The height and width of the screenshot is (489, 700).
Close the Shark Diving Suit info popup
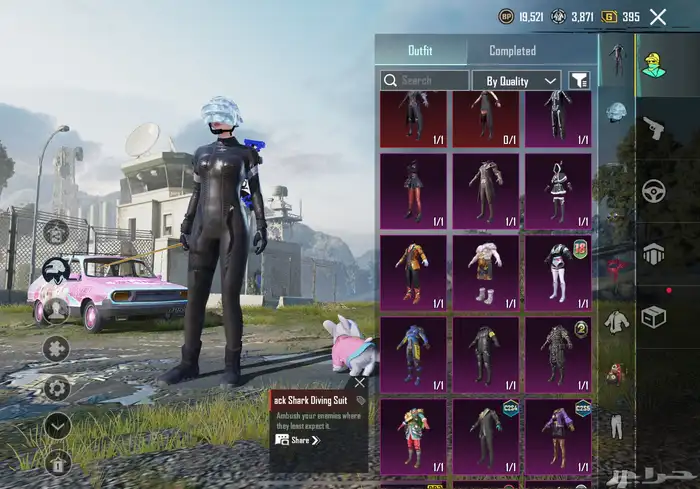pyautogui.click(x=360, y=382)
